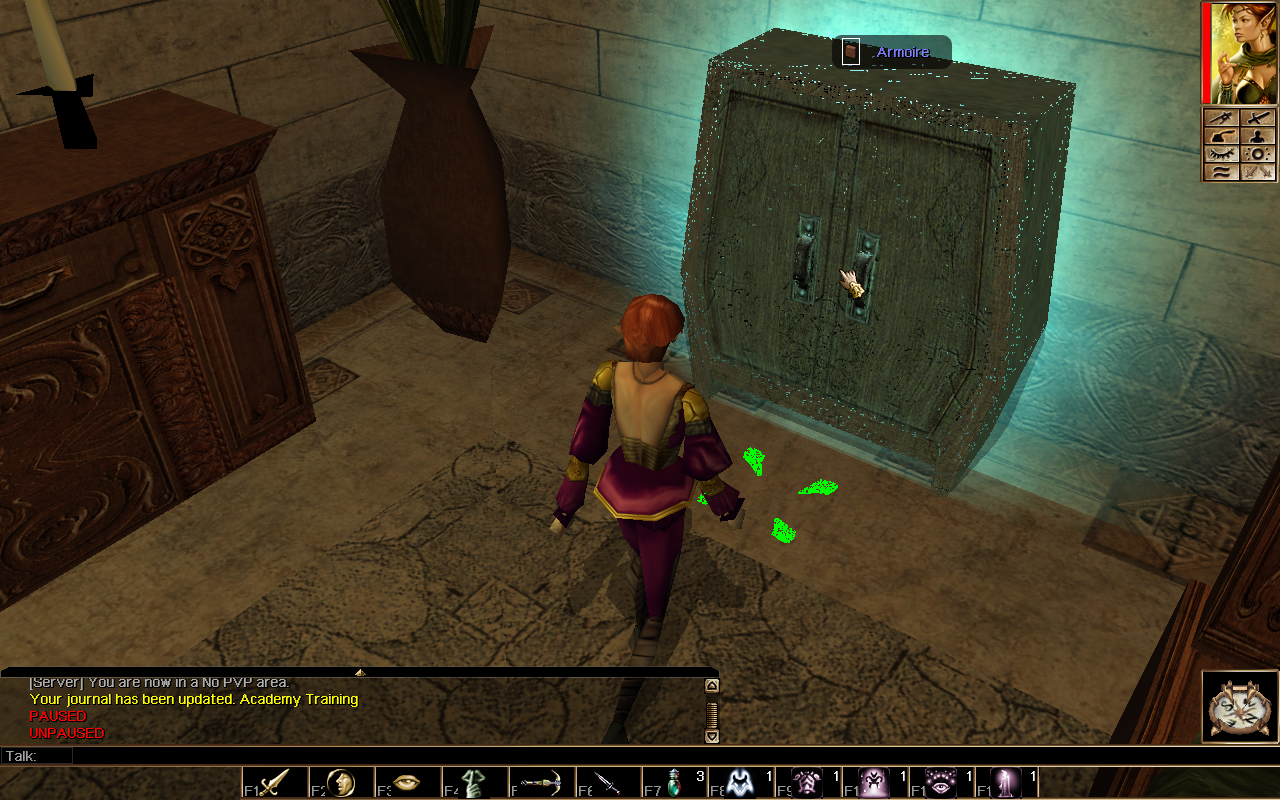Use the green potion quickslot
The width and height of the screenshot is (1280, 800).
coord(674,782)
